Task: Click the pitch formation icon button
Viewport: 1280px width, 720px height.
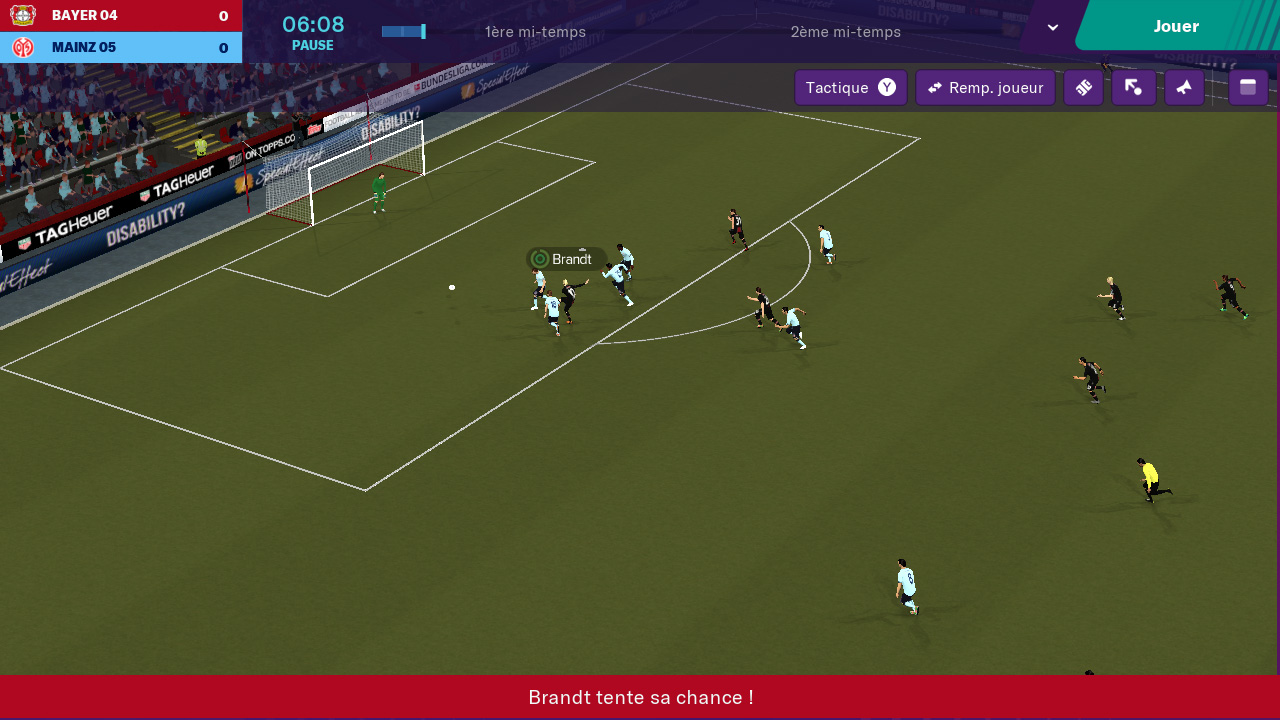Action: [x=1083, y=88]
